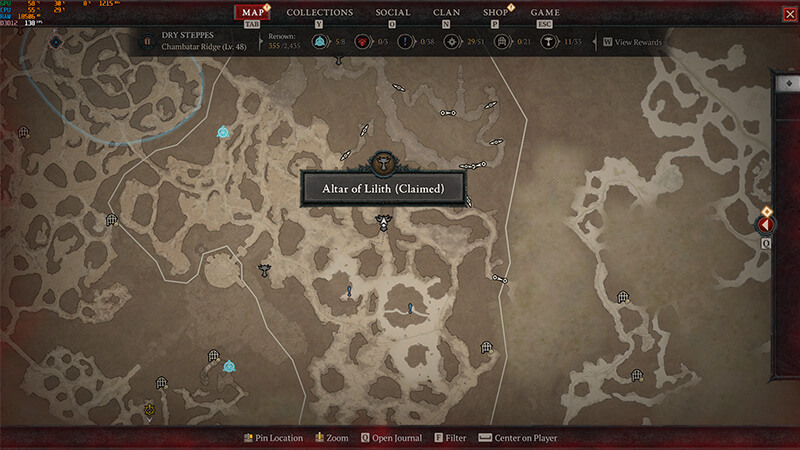The height and width of the screenshot is (450, 800).
Task: Expand the journal side panel arrow
Action: click(767, 226)
